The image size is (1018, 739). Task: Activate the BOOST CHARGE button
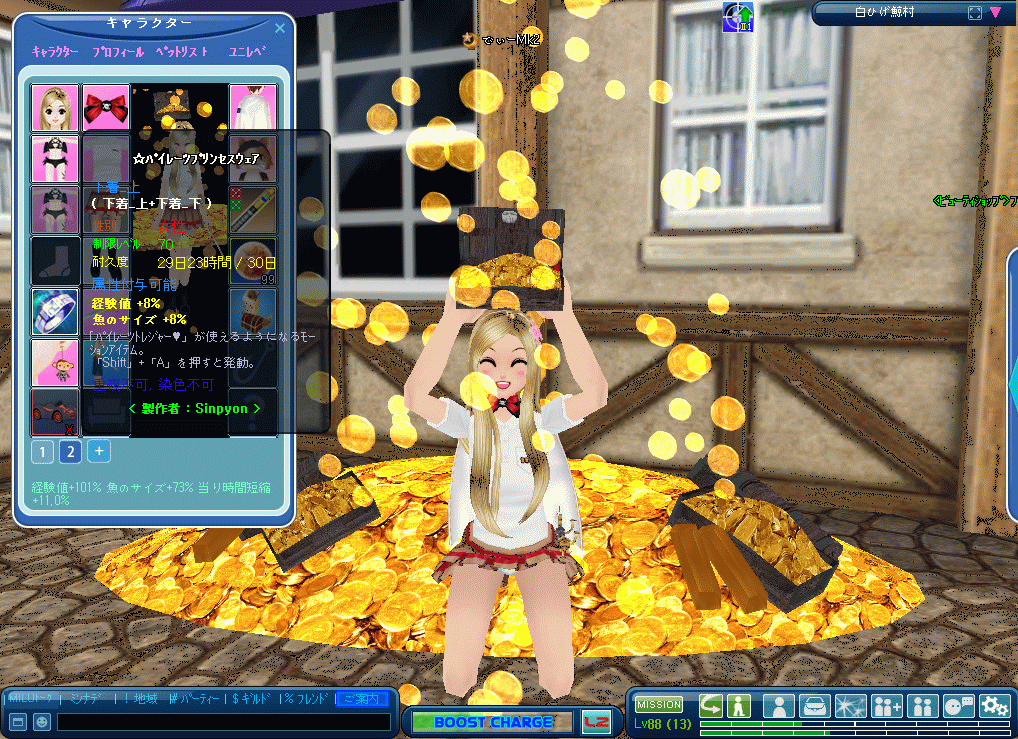pos(493,722)
